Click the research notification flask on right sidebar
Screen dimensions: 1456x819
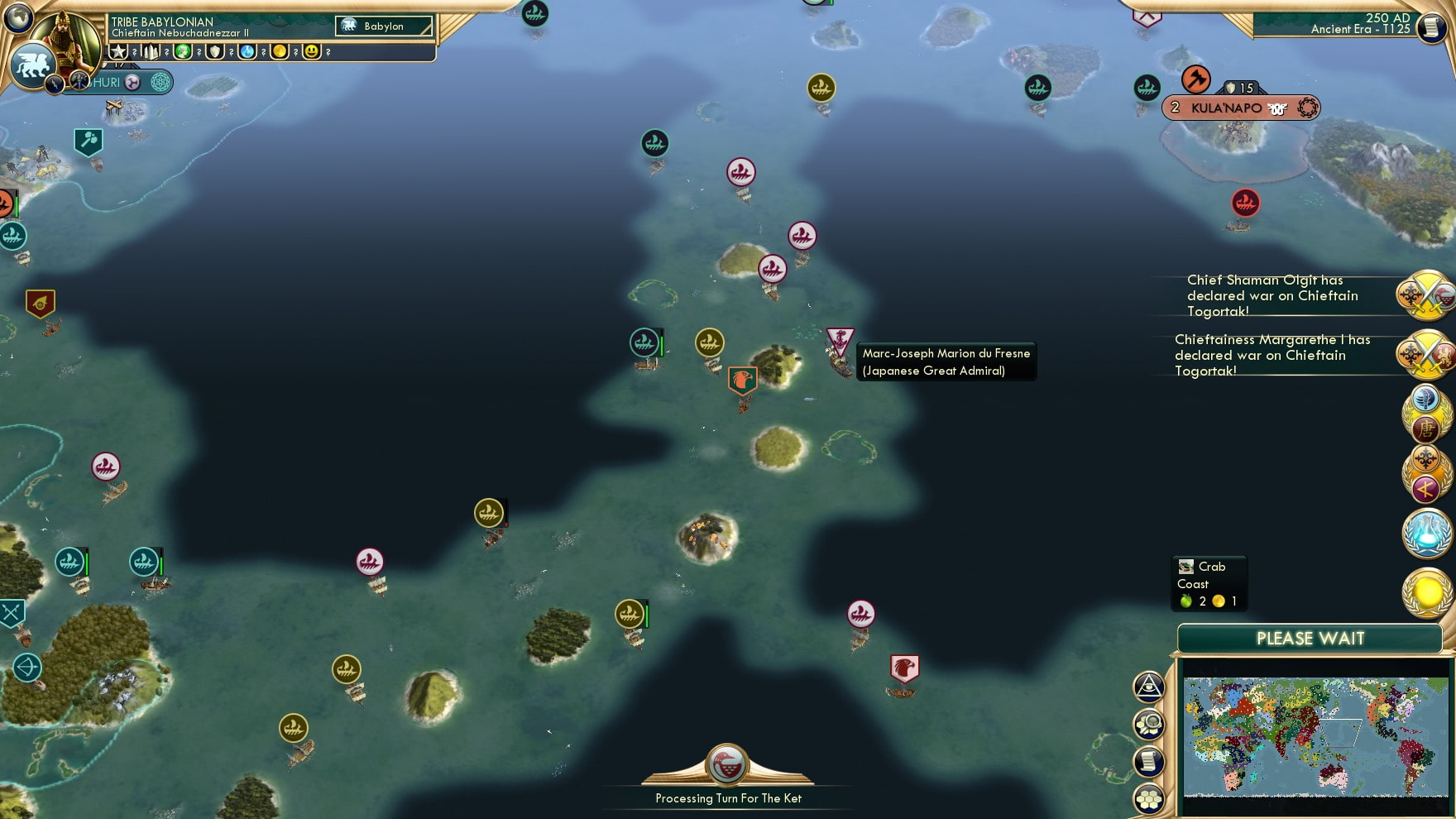(1426, 534)
